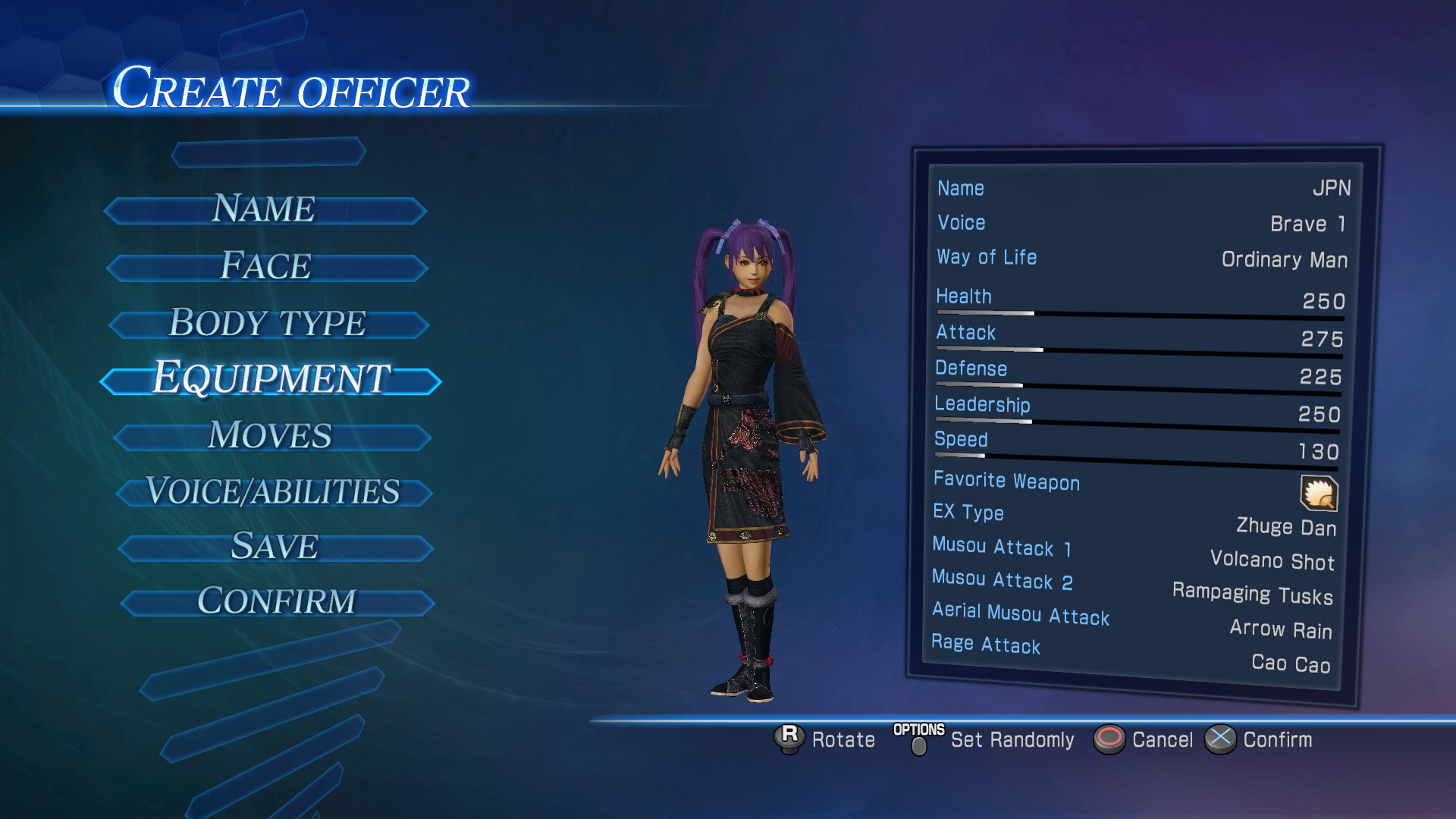
Task: Choose Confirm in the officer menu
Action: coord(277,602)
